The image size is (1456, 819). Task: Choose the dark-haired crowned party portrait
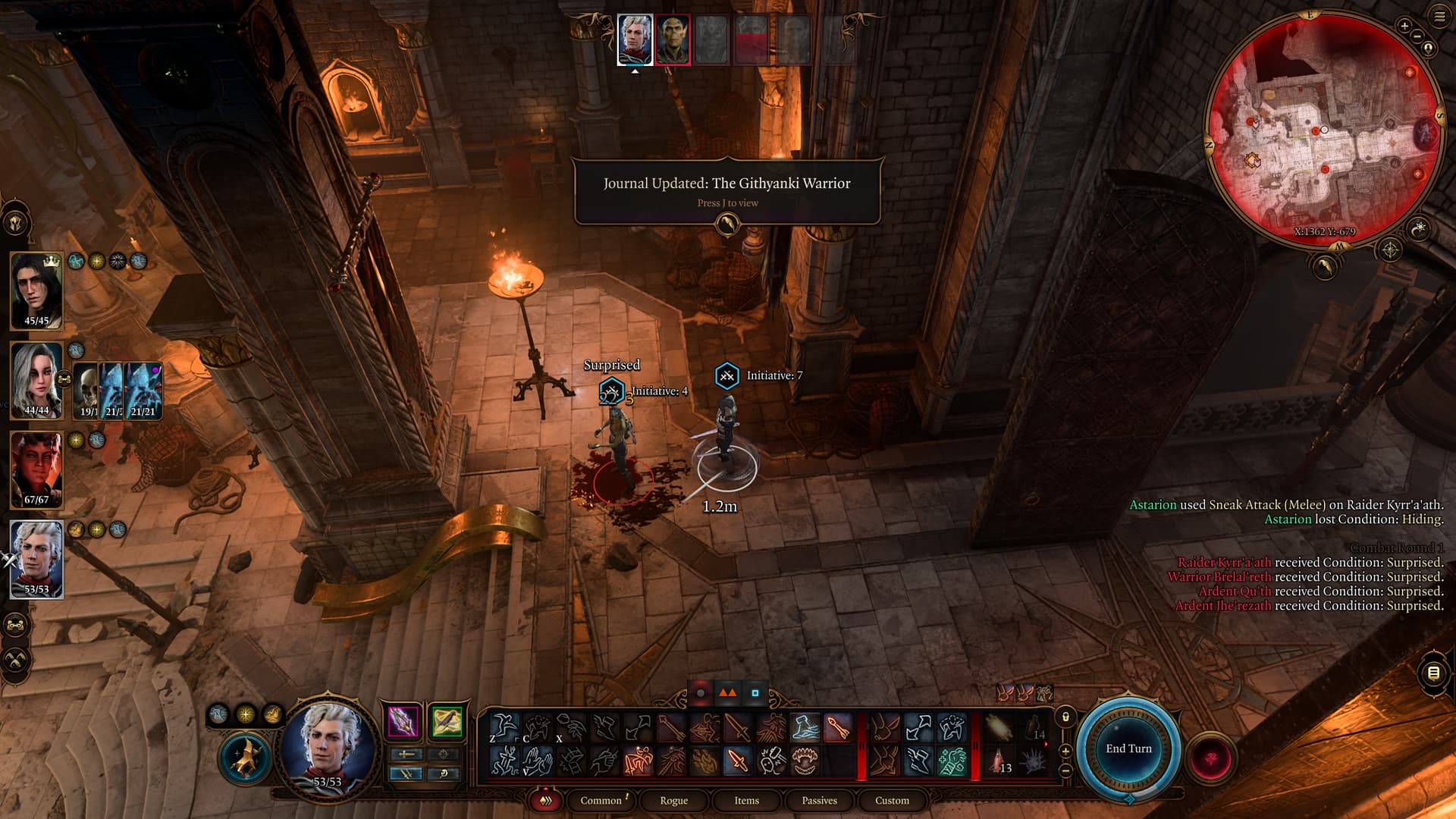point(36,290)
